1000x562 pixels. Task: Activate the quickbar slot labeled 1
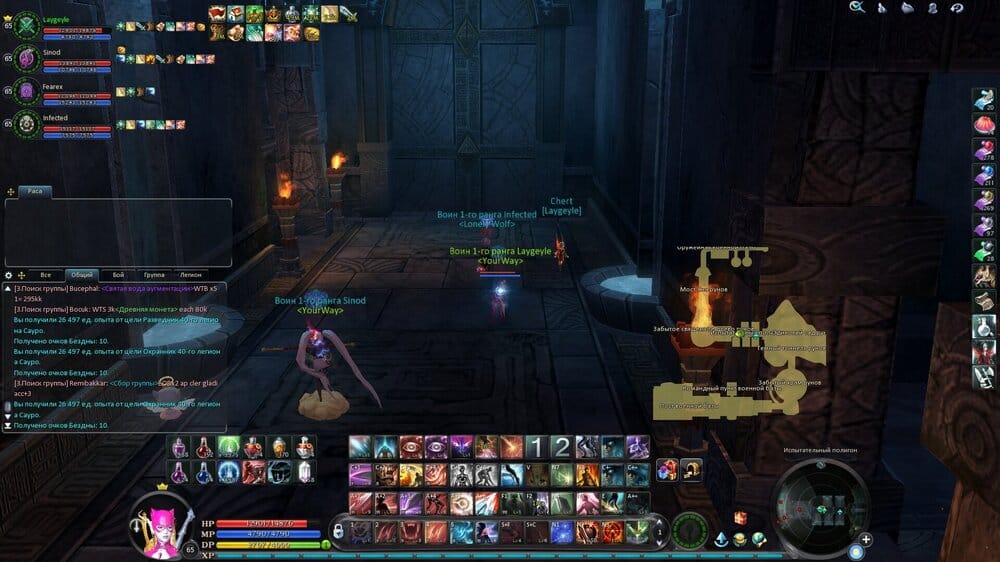[537, 447]
